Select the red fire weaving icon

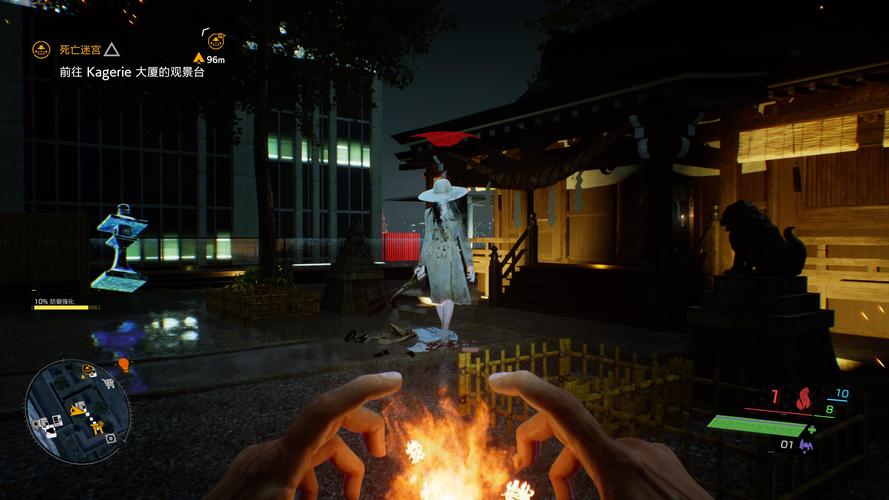pyautogui.click(x=801, y=401)
